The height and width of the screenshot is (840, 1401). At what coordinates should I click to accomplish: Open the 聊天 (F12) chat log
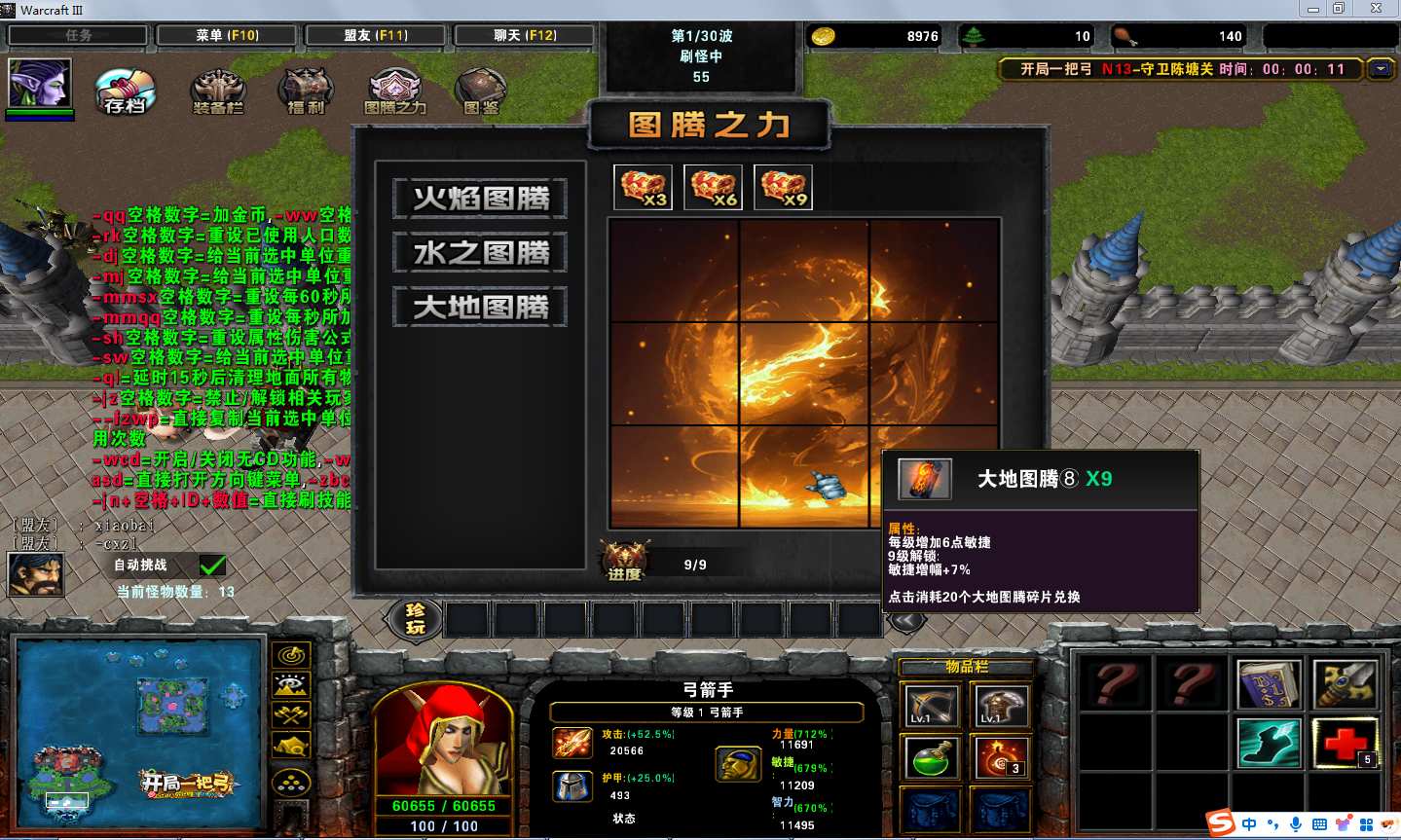click(x=525, y=35)
